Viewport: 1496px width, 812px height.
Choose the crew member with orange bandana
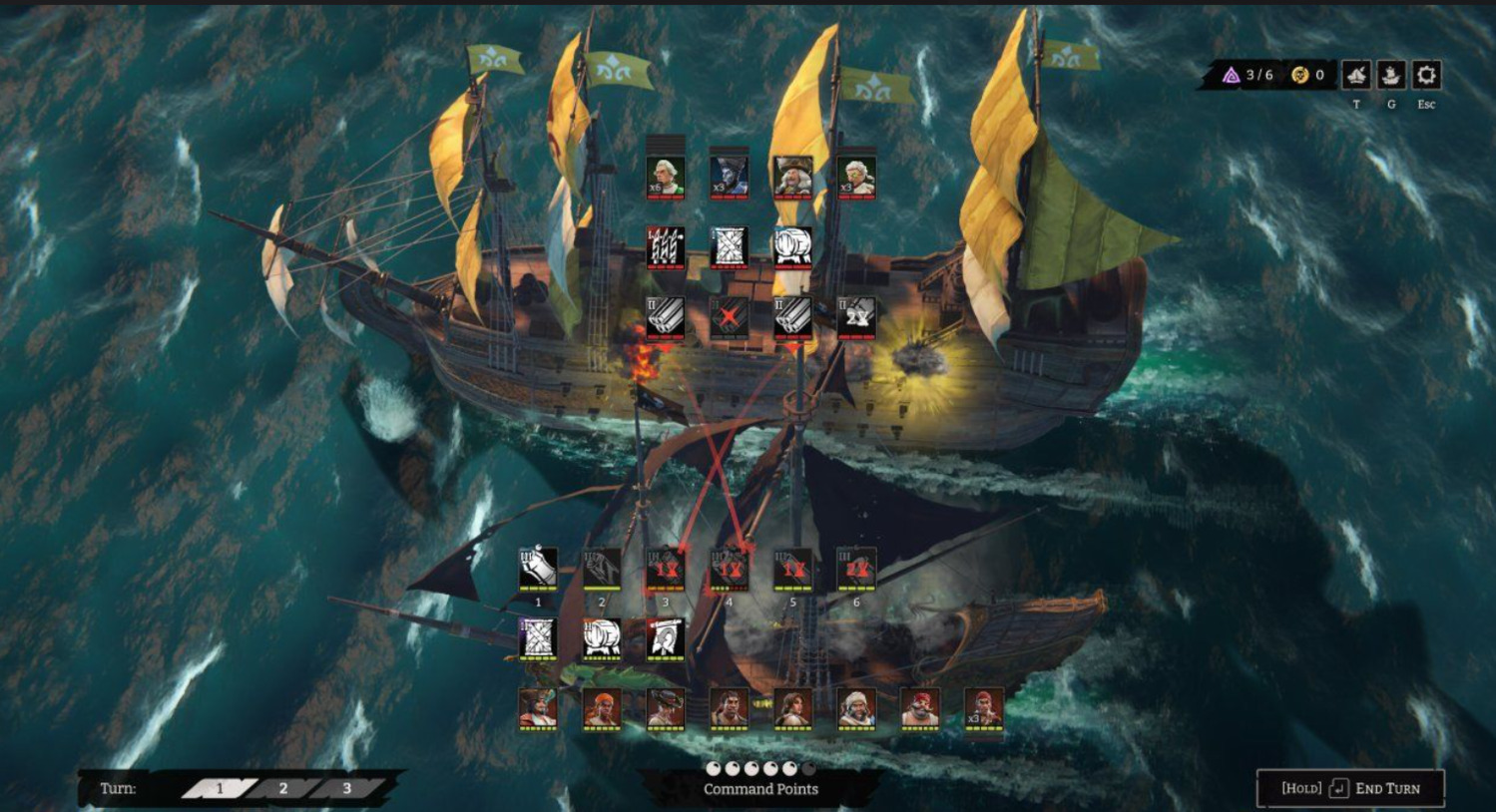click(x=602, y=707)
